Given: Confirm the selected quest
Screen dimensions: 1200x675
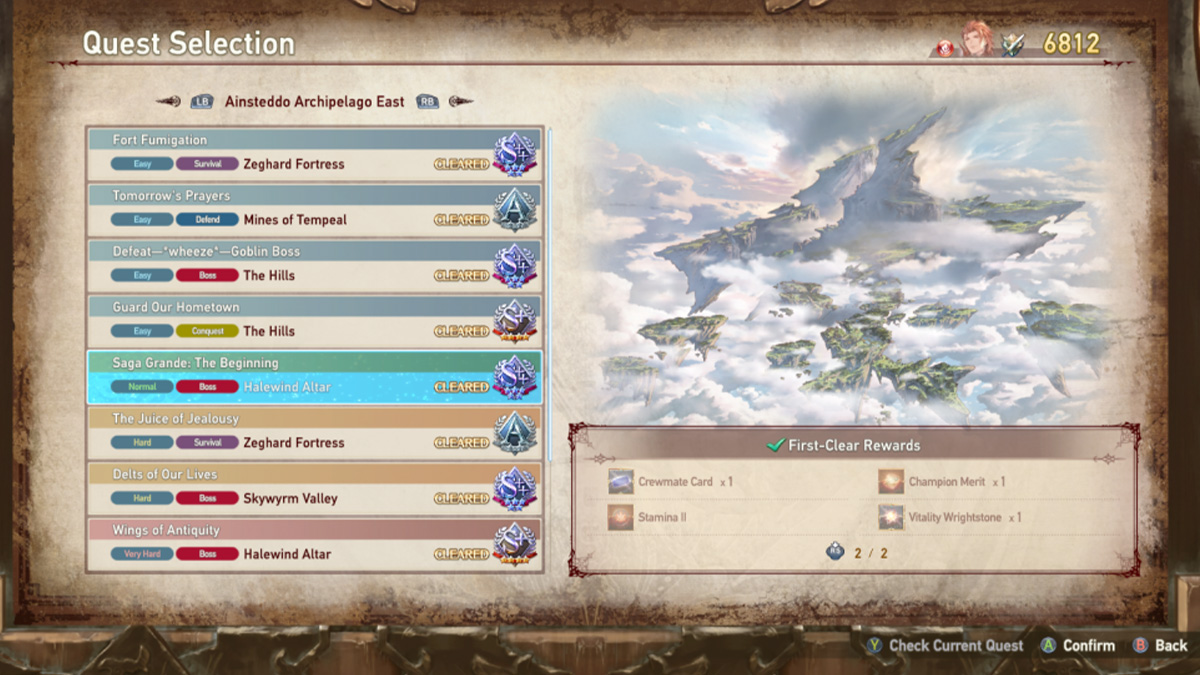Looking at the screenshot, I should coord(1079,646).
